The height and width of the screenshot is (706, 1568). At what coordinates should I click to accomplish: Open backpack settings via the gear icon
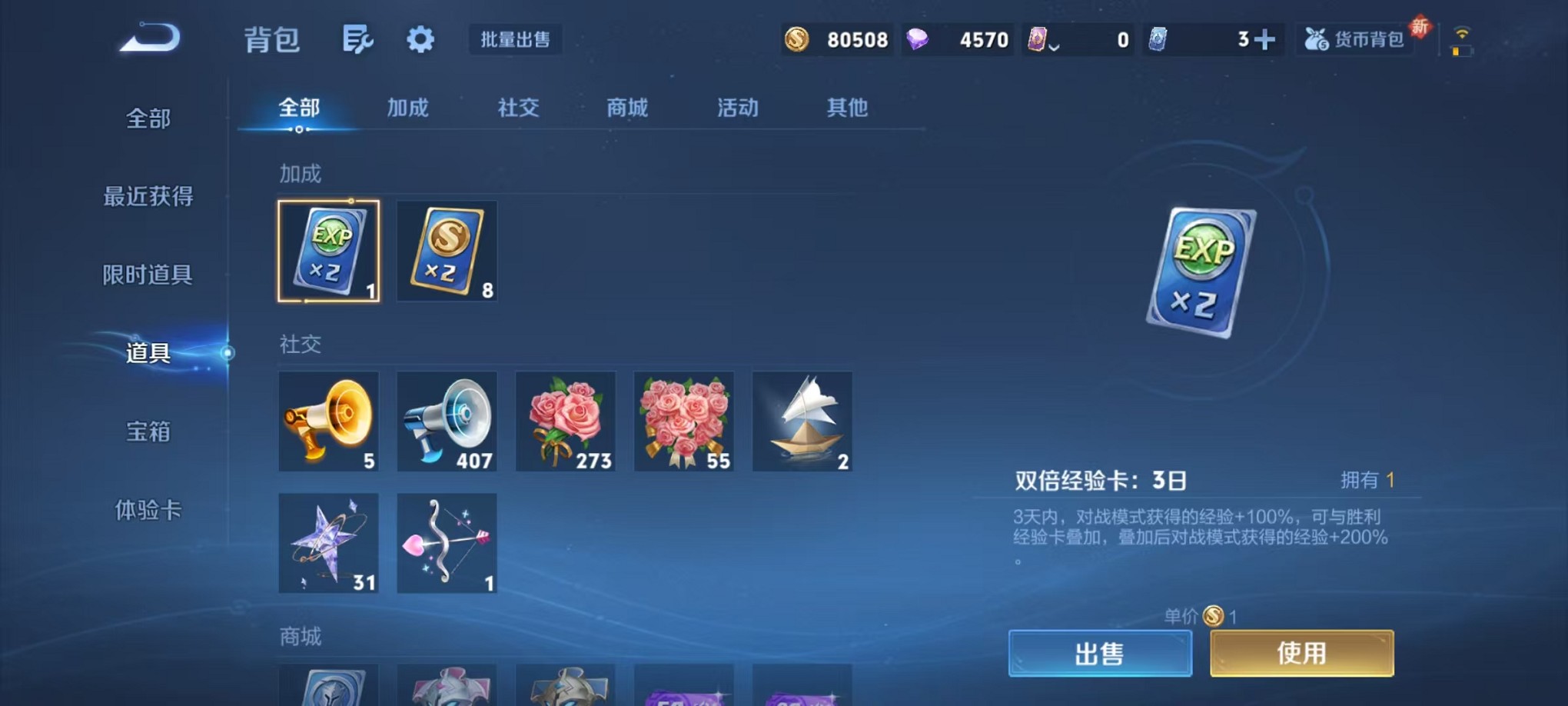[x=420, y=38]
